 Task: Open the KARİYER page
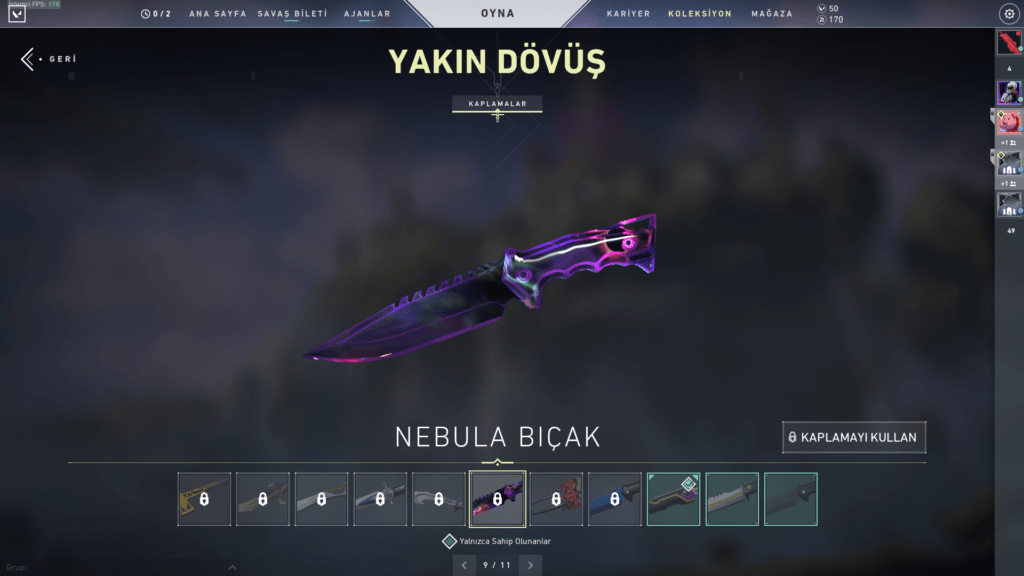628,14
